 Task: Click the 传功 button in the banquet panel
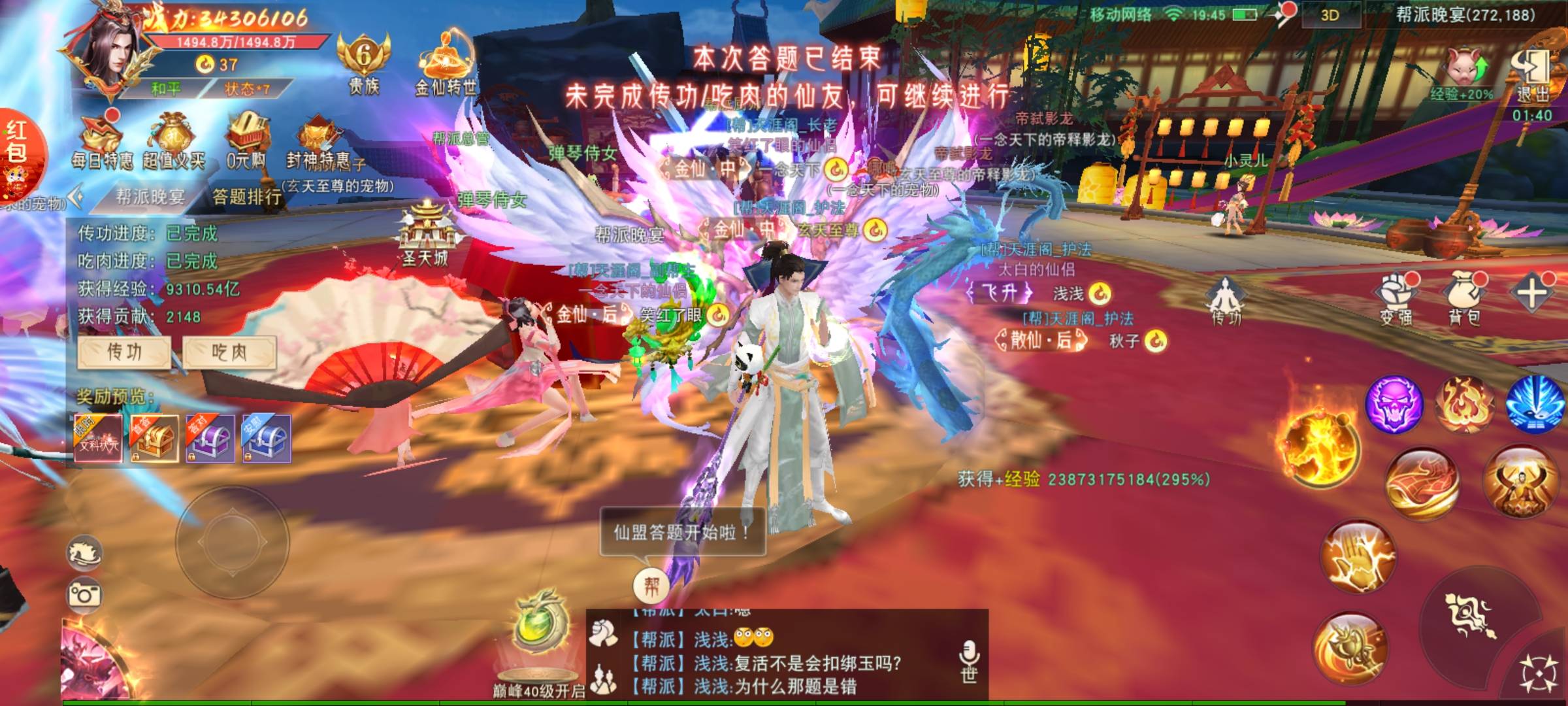[x=124, y=353]
